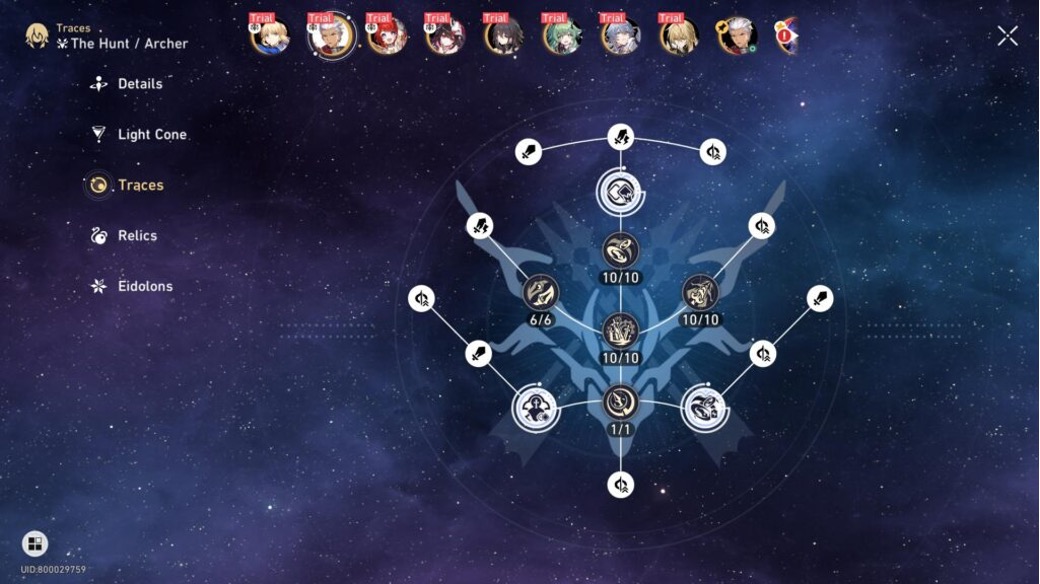Choose the red-haired trial character portrait
The height and width of the screenshot is (584, 1040).
pos(386,36)
